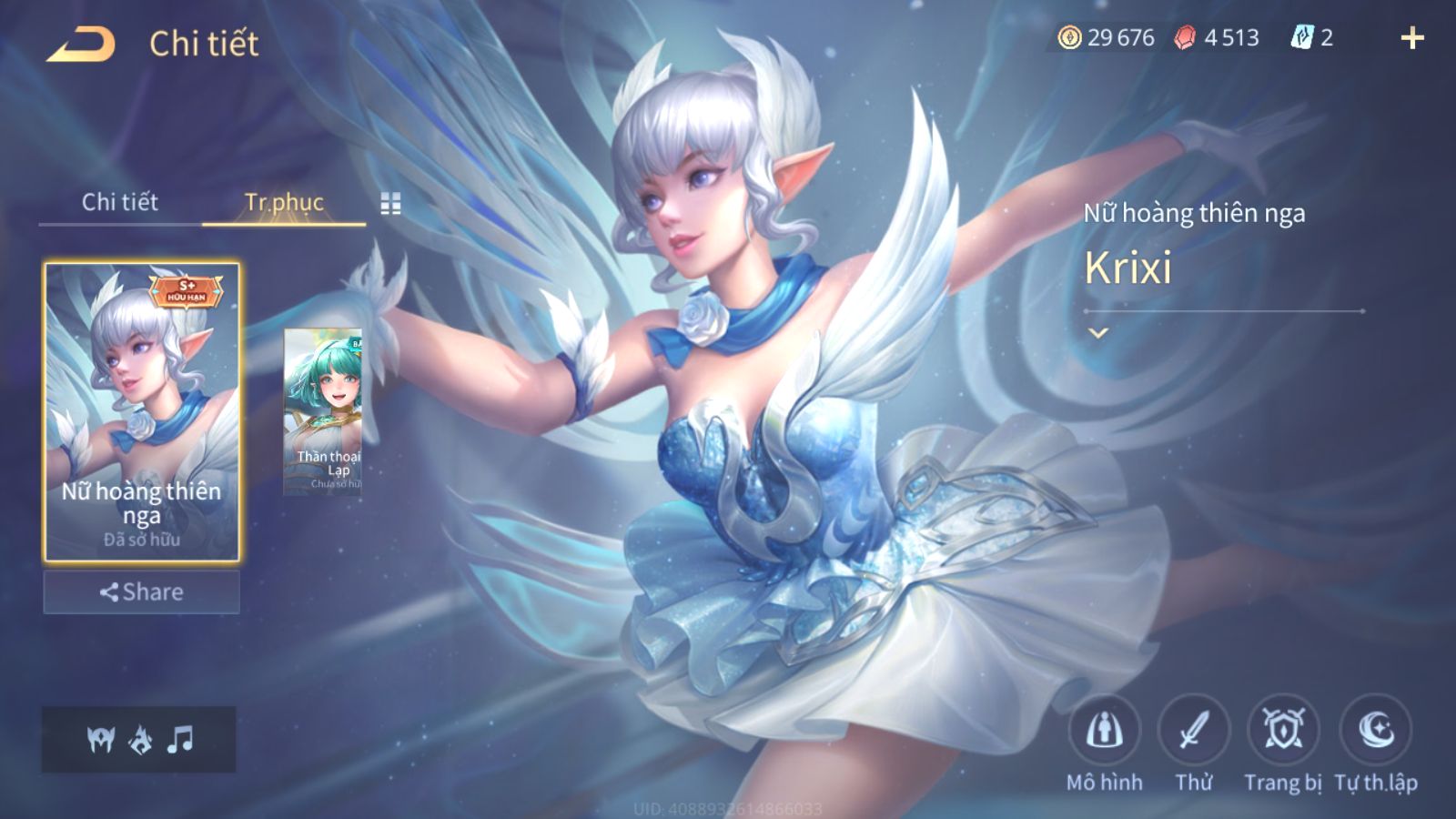Open Trang bị equipment setup
Viewport: 1456px width, 819px height.
point(1283,731)
